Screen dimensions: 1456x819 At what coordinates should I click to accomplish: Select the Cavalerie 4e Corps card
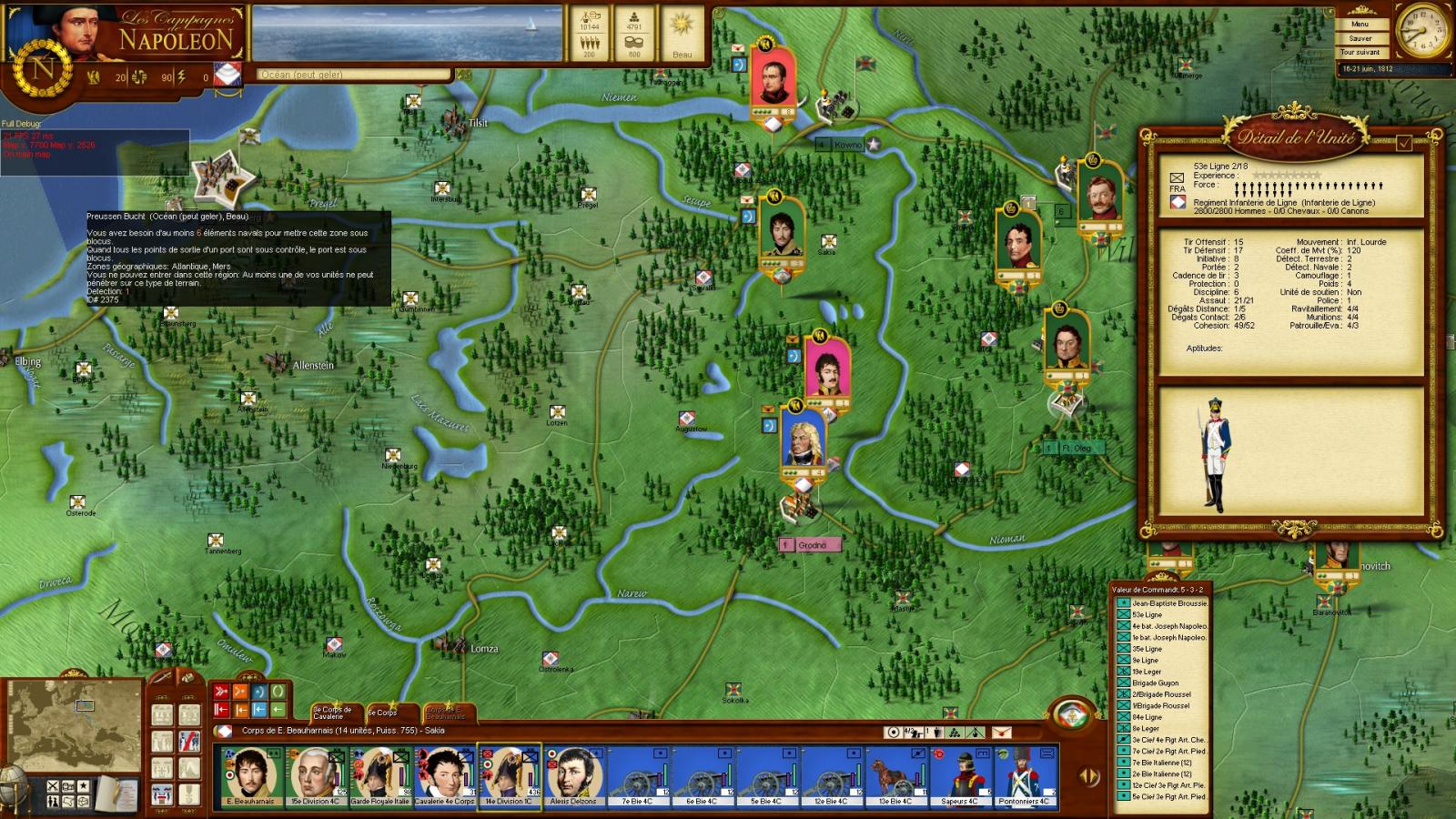tap(444, 776)
